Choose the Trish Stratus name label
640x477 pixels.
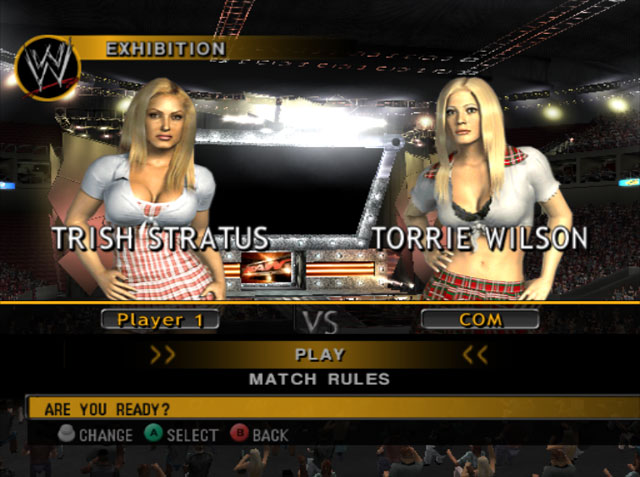(160, 238)
